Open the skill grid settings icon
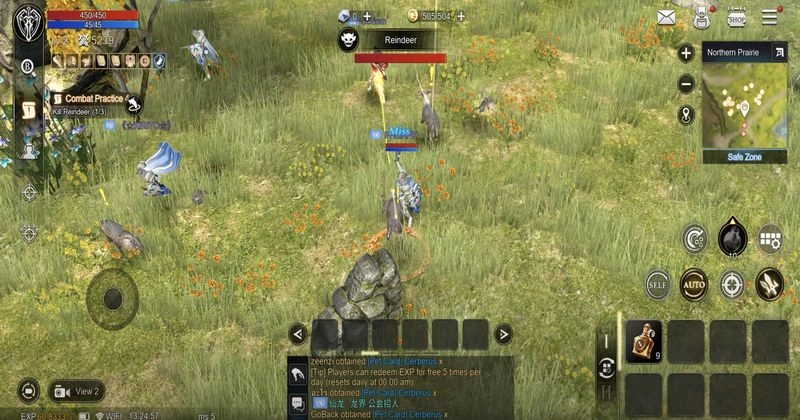 click(x=769, y=238)
